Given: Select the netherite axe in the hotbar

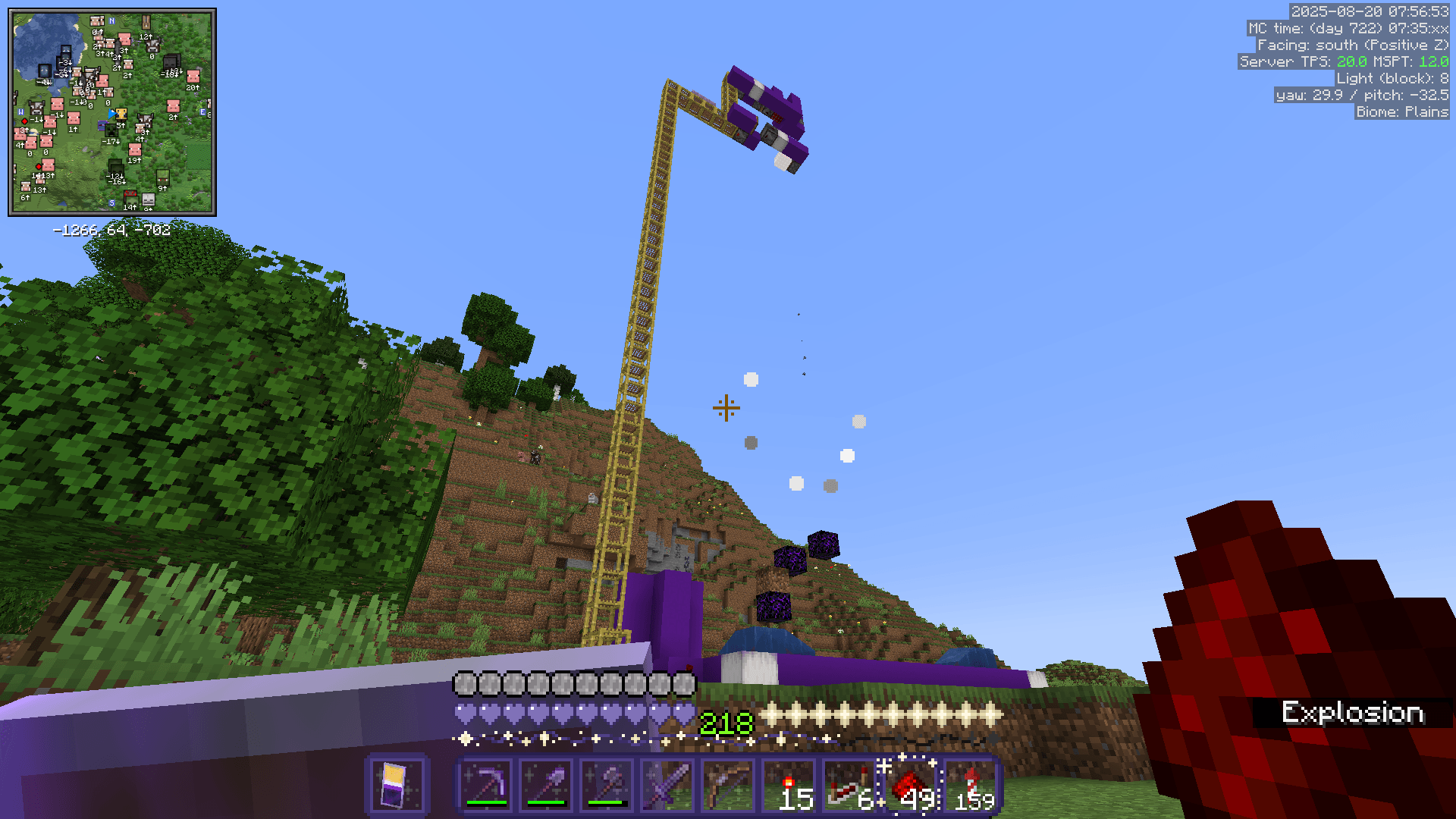Looking at the screenshot, I should [x=607, y=785].
